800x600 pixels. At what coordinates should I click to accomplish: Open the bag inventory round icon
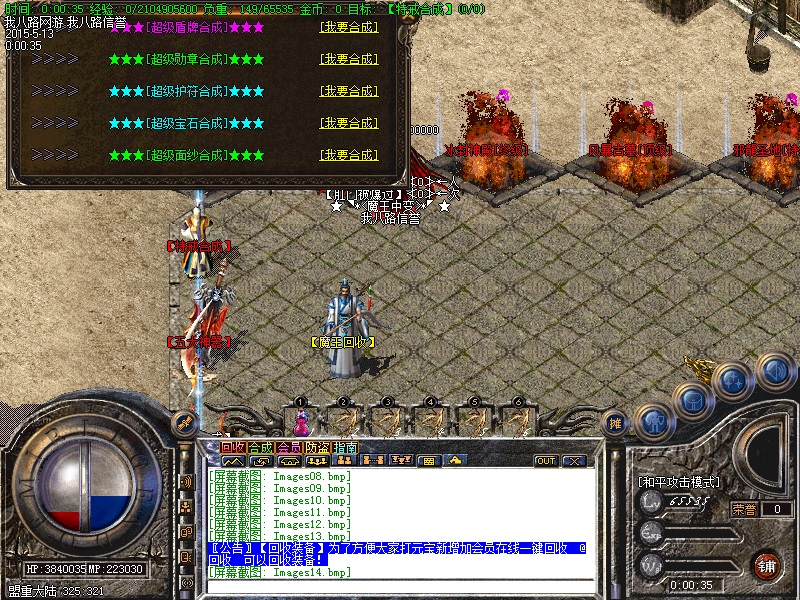(693, 400)
